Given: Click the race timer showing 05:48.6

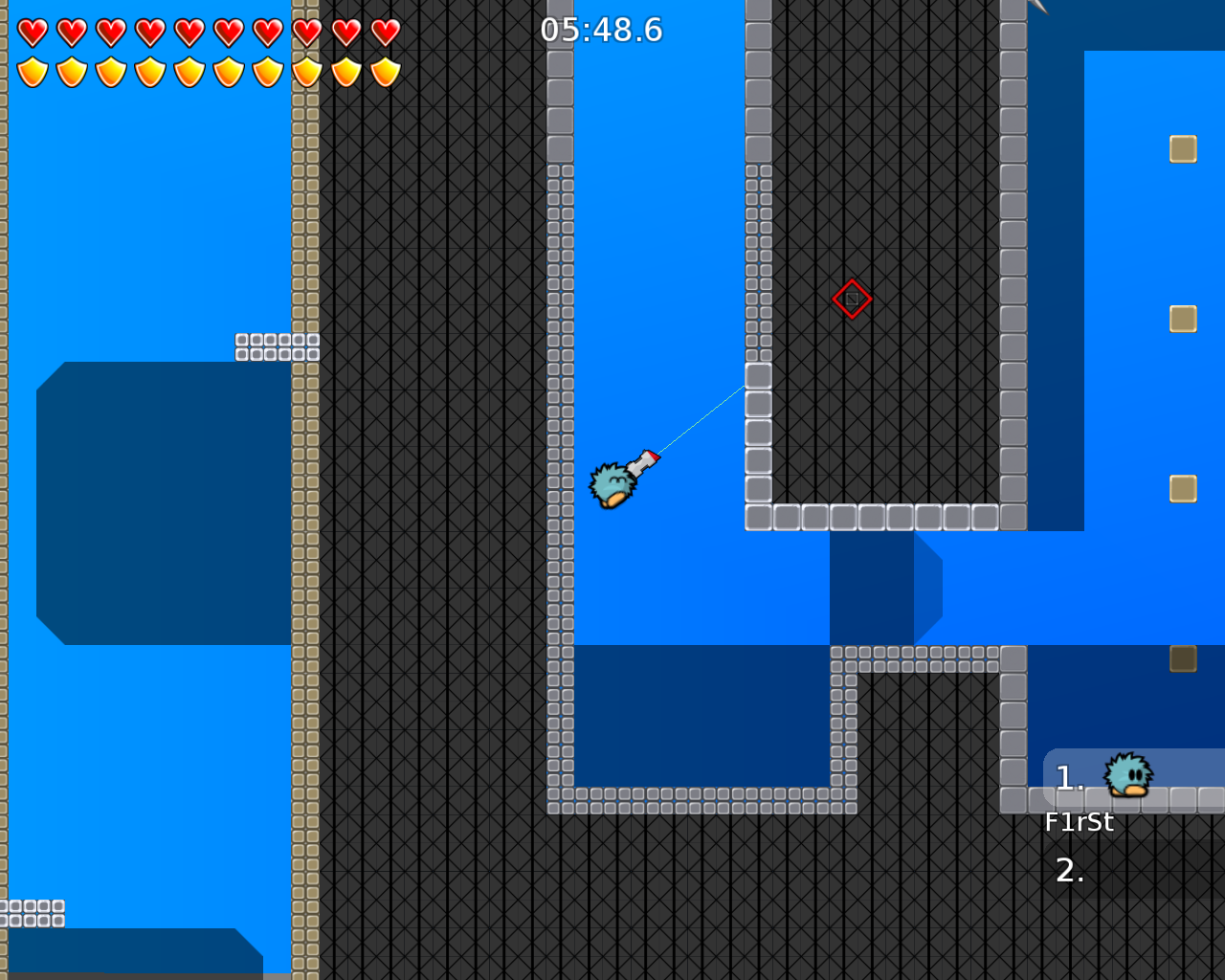Looking at the screenshot, I should 601,30.
